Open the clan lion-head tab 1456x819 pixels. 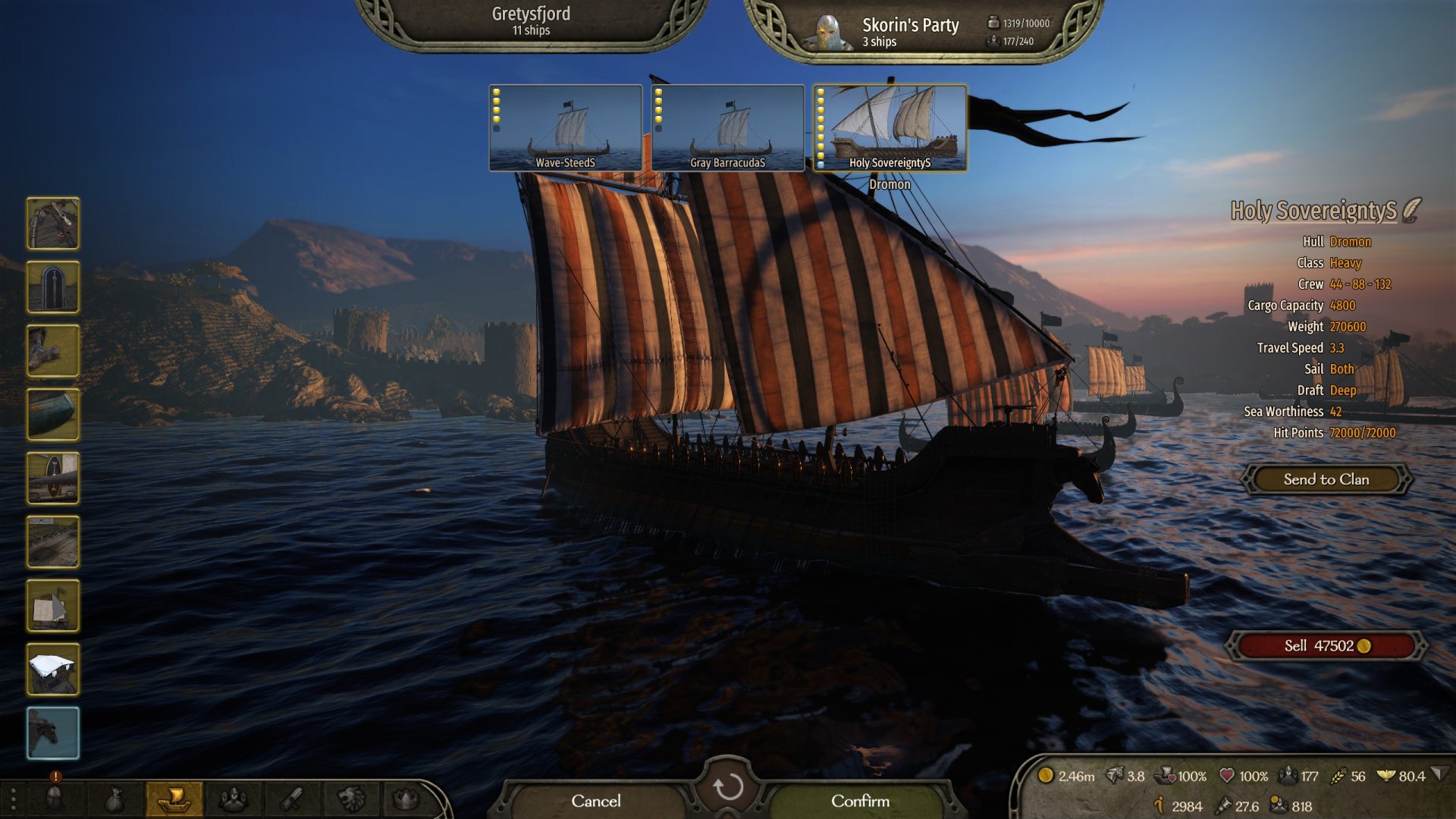(350, 799)
